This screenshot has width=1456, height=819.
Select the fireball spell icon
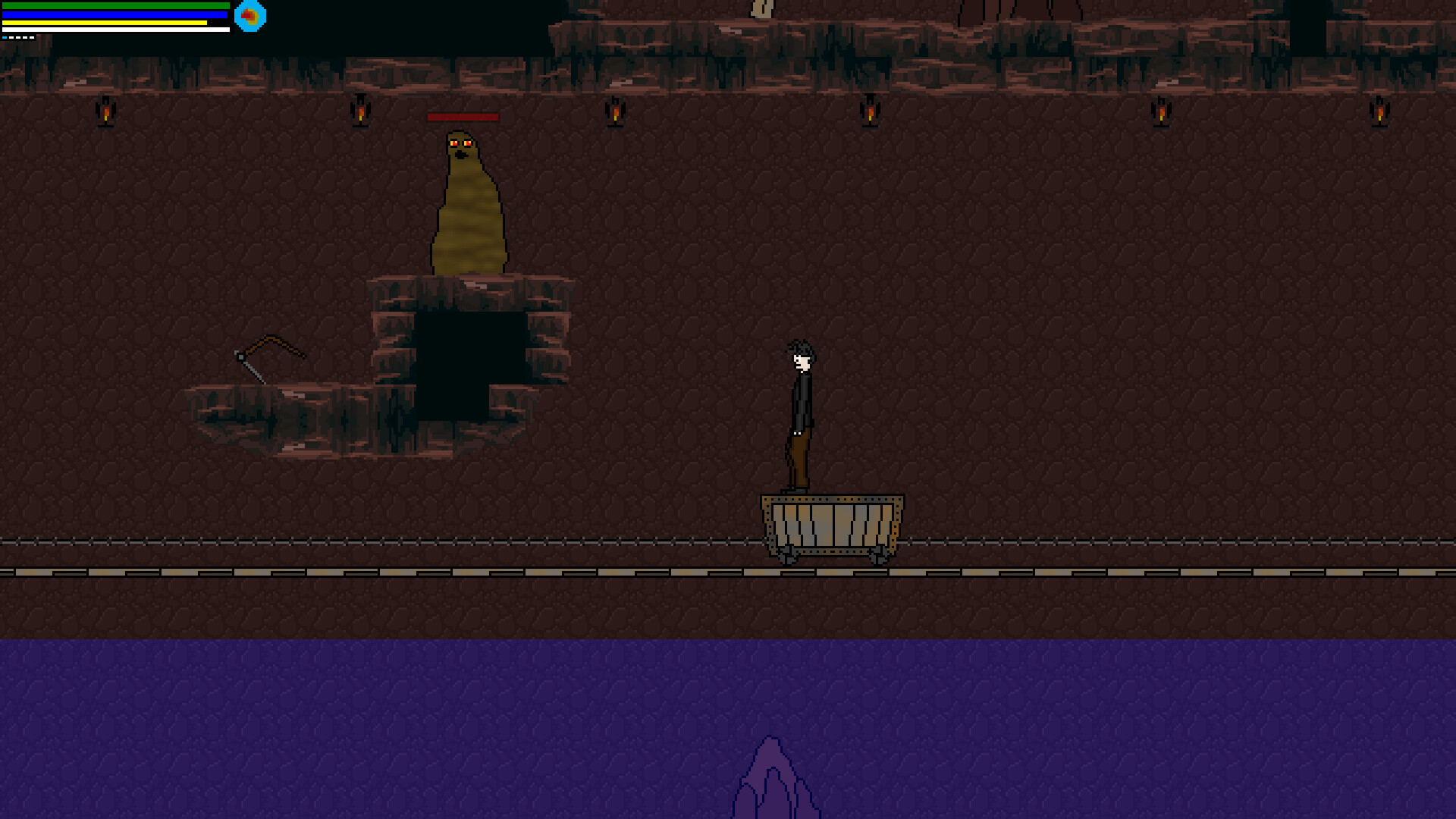[250, 17]
